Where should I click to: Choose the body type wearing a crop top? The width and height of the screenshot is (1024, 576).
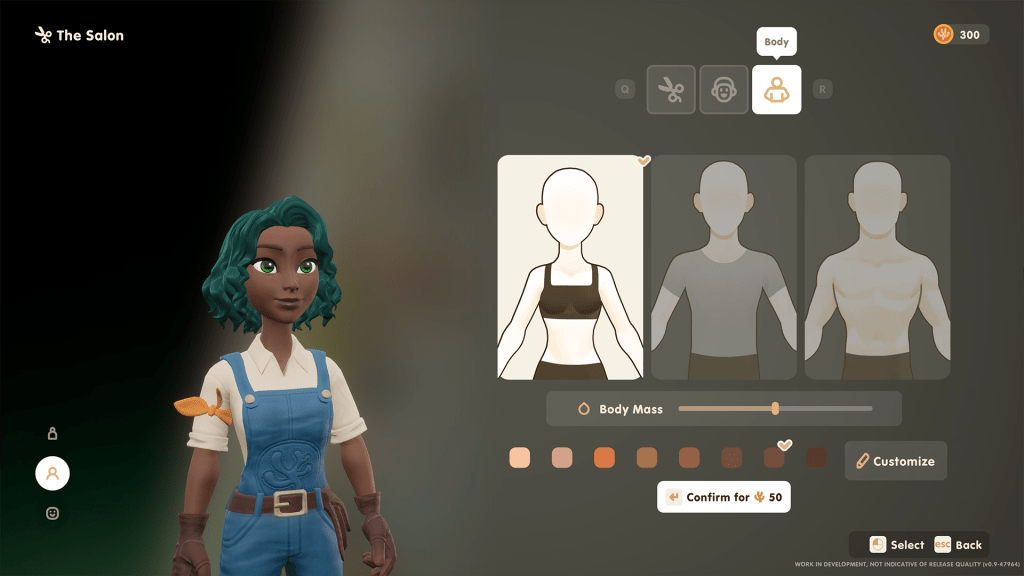(570, 267)
